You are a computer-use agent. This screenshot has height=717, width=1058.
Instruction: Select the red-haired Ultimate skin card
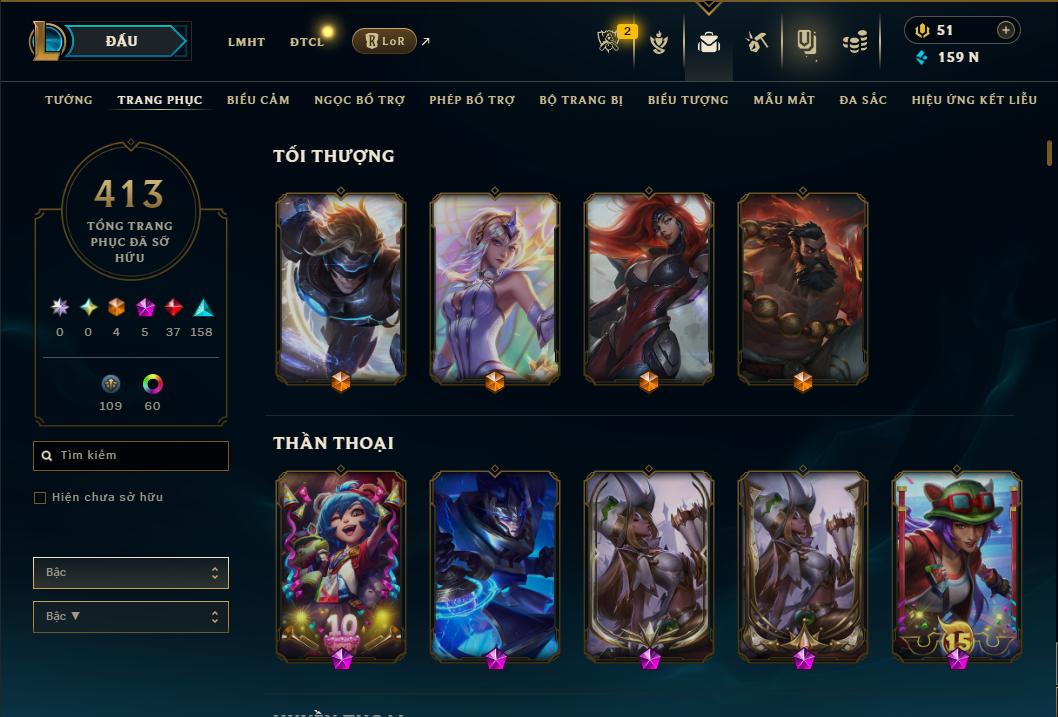pyautogui.click(x=649, y=288)
